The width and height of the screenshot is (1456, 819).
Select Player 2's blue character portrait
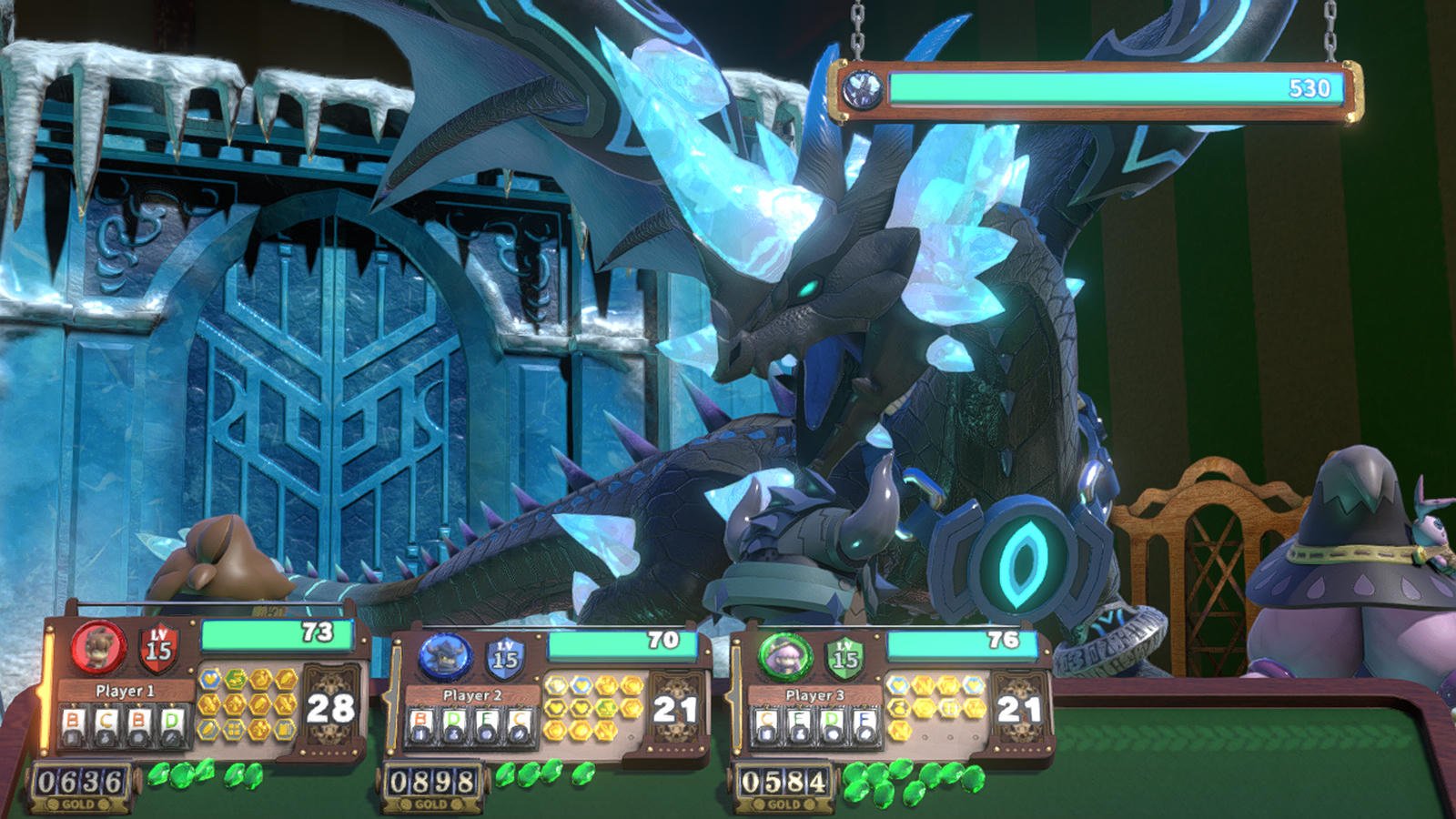(446, 657)
